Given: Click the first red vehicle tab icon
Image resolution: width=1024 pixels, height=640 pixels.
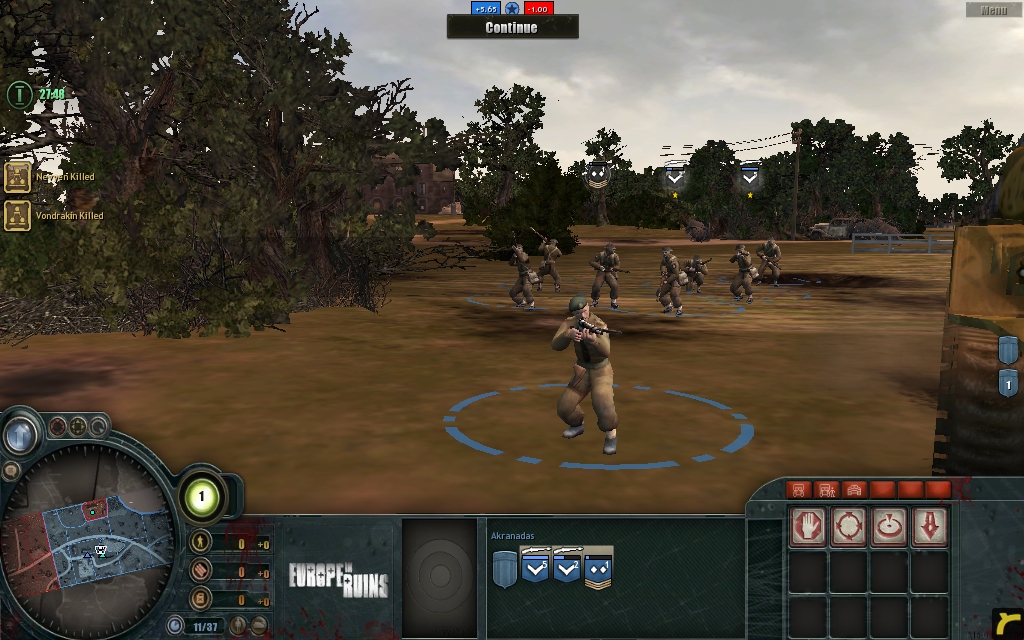Looking at the screenshot, I should (x=798, y=489).
